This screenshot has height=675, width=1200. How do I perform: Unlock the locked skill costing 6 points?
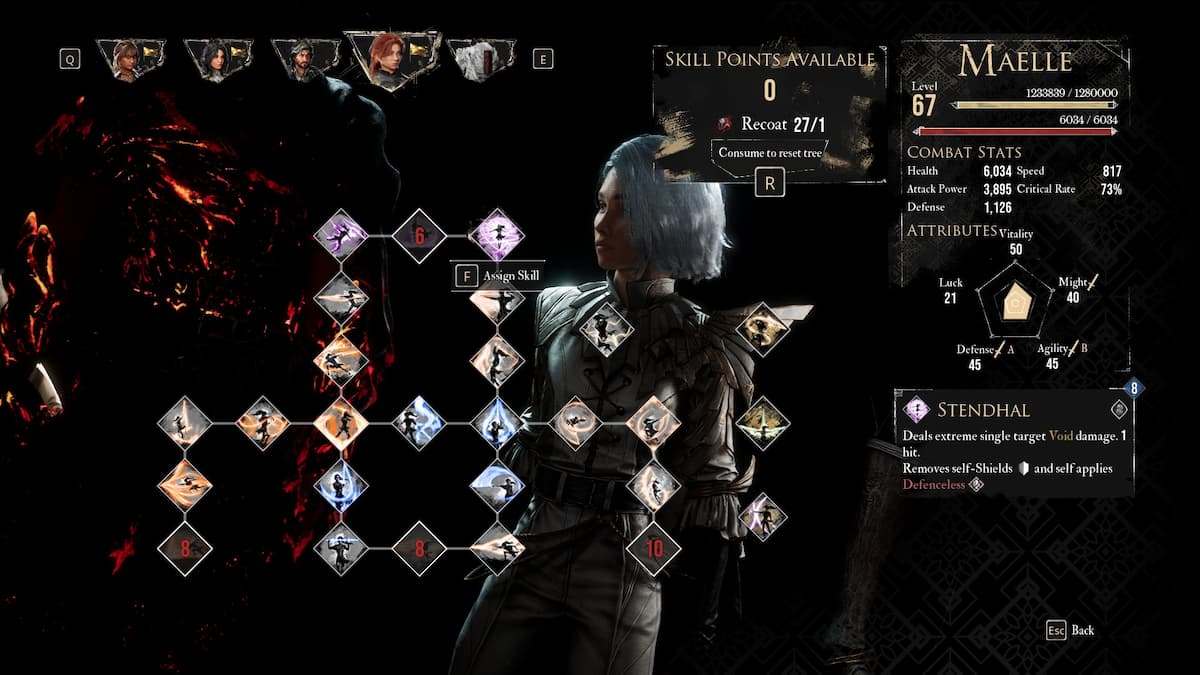(419, 237)
